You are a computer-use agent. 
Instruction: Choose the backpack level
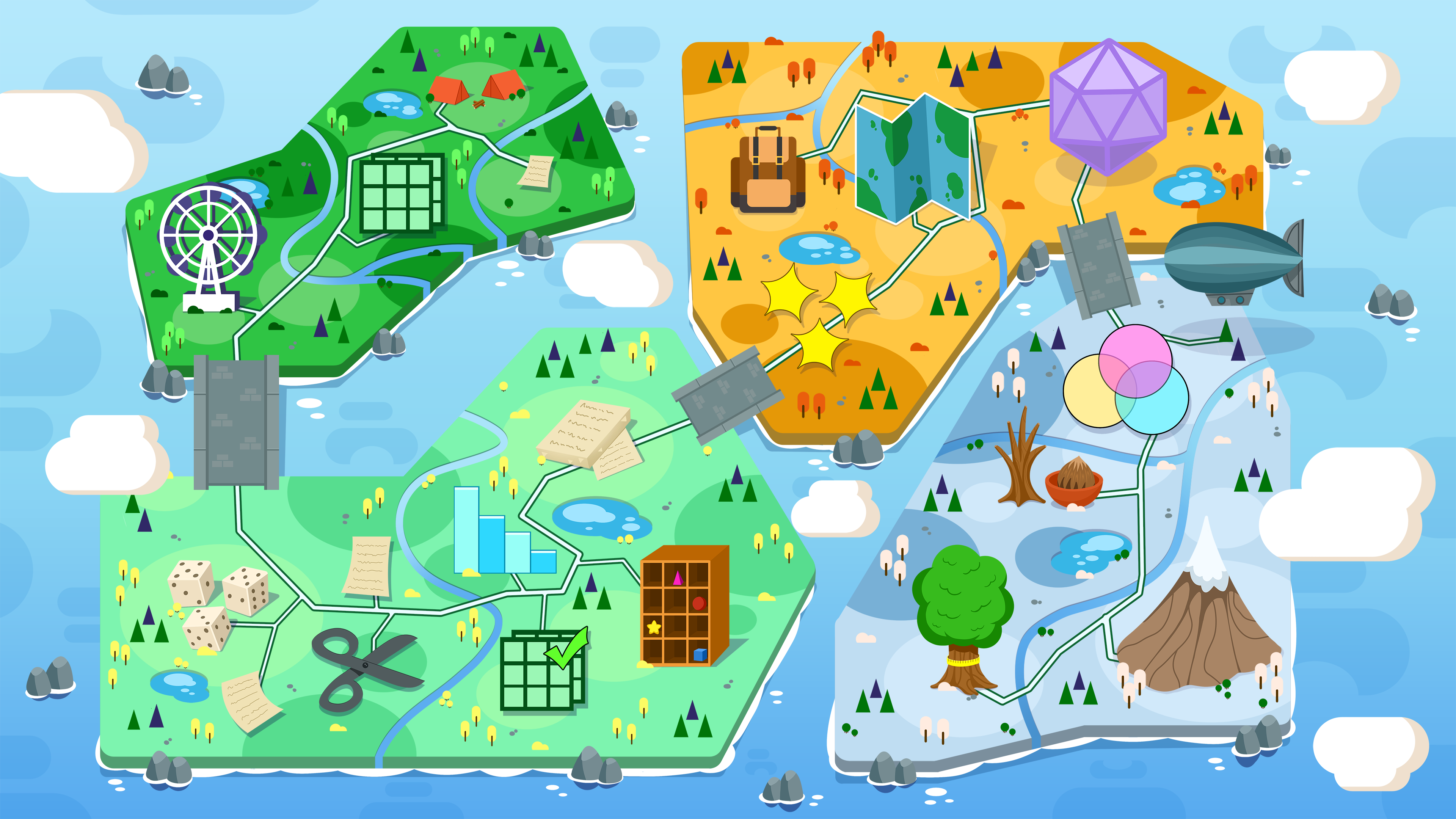click(x=767, y=169)
